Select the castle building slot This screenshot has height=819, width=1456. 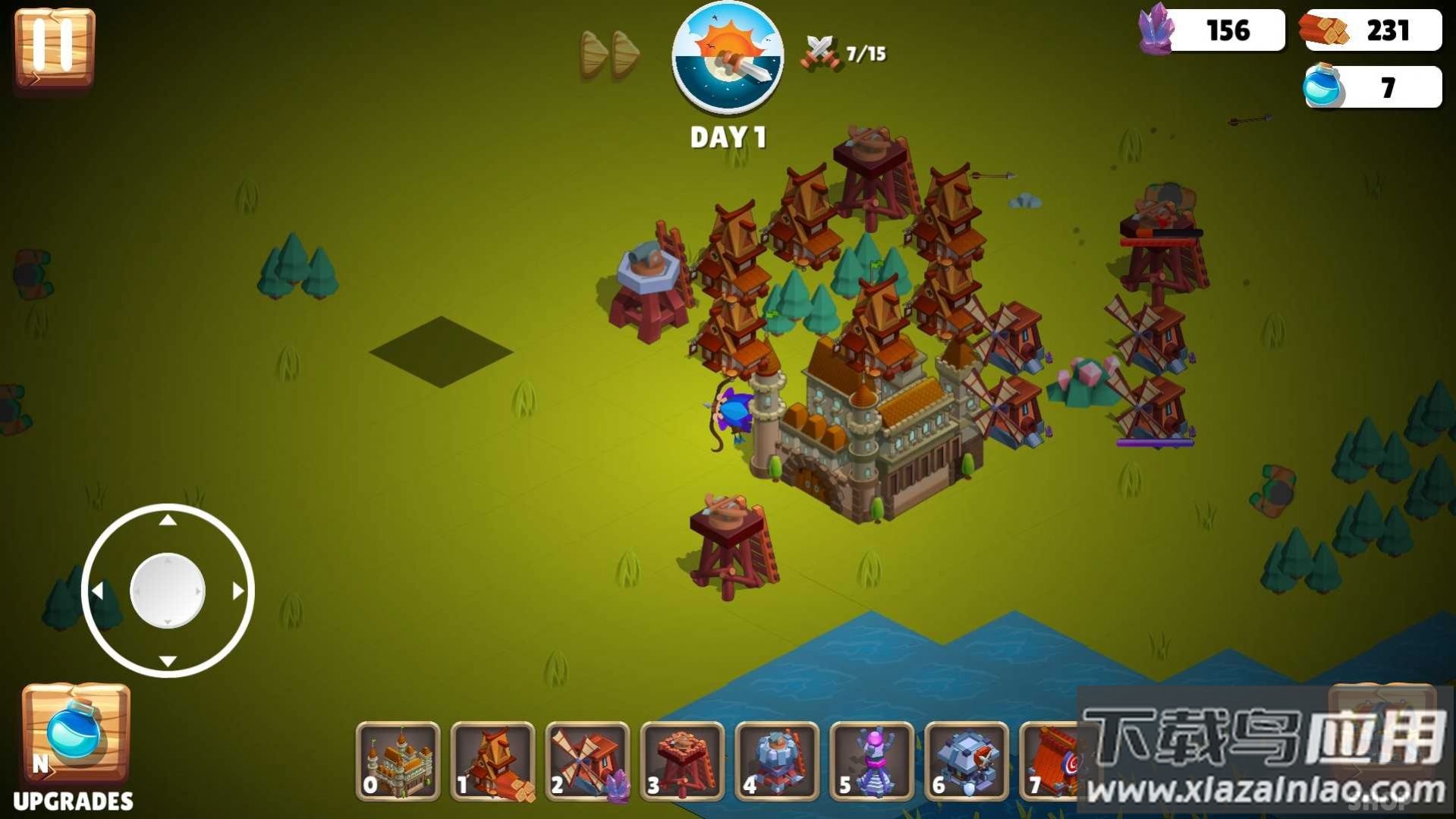click(x=398, y=761)
